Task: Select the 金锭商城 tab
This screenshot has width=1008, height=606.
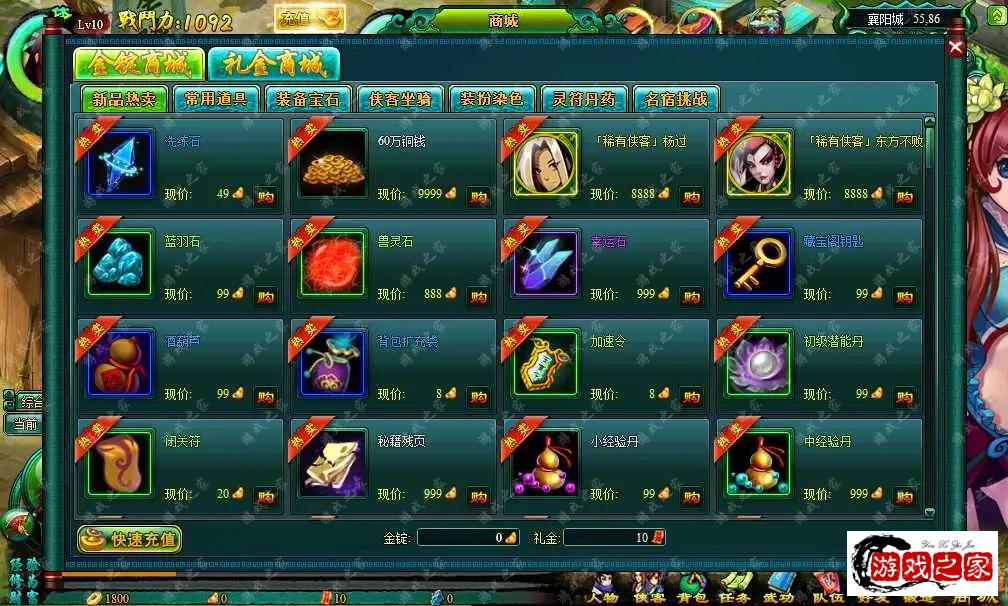Action: [138, 65]
